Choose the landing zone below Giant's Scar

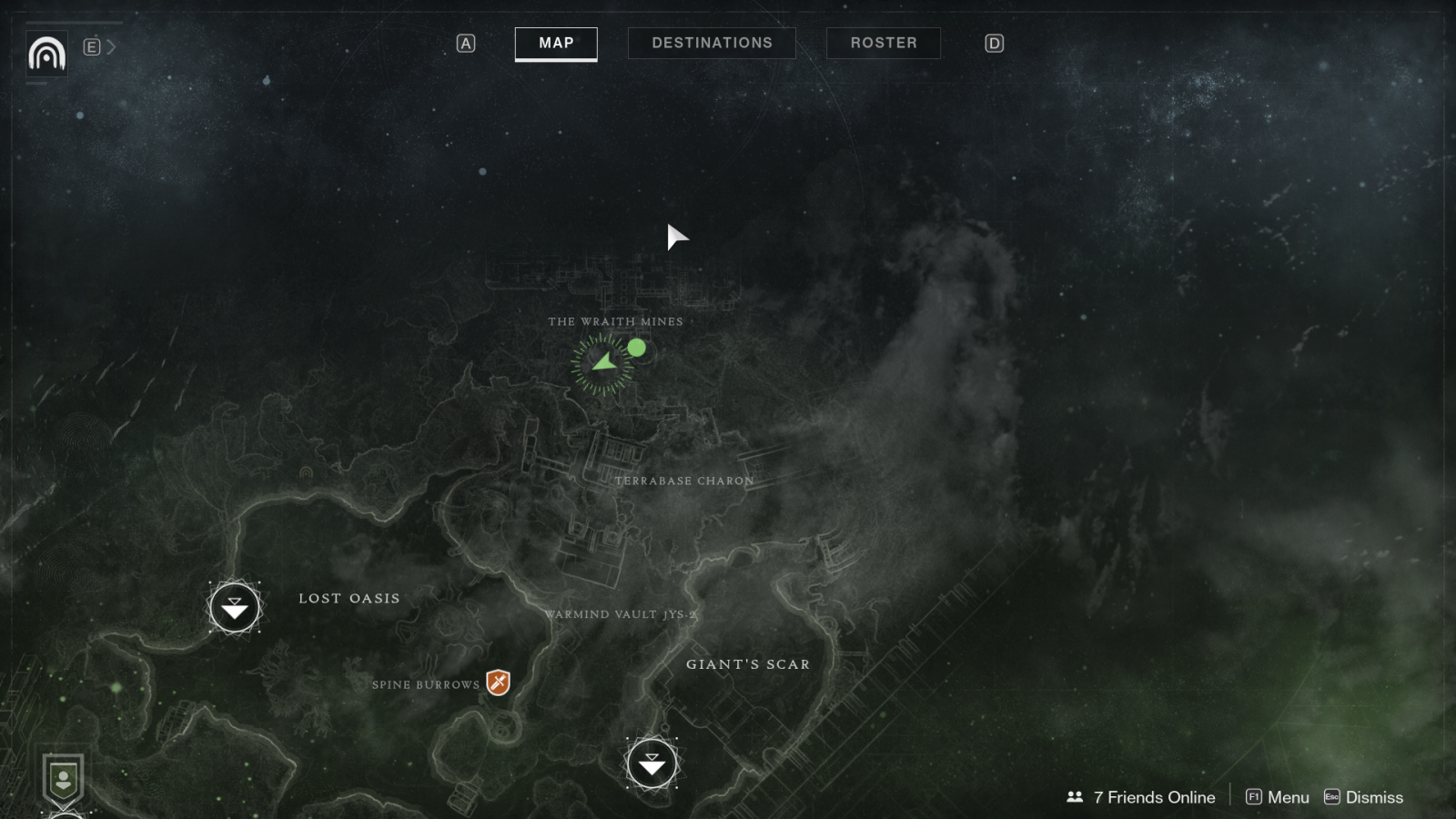pyautogui.click(x=652, y=763)
